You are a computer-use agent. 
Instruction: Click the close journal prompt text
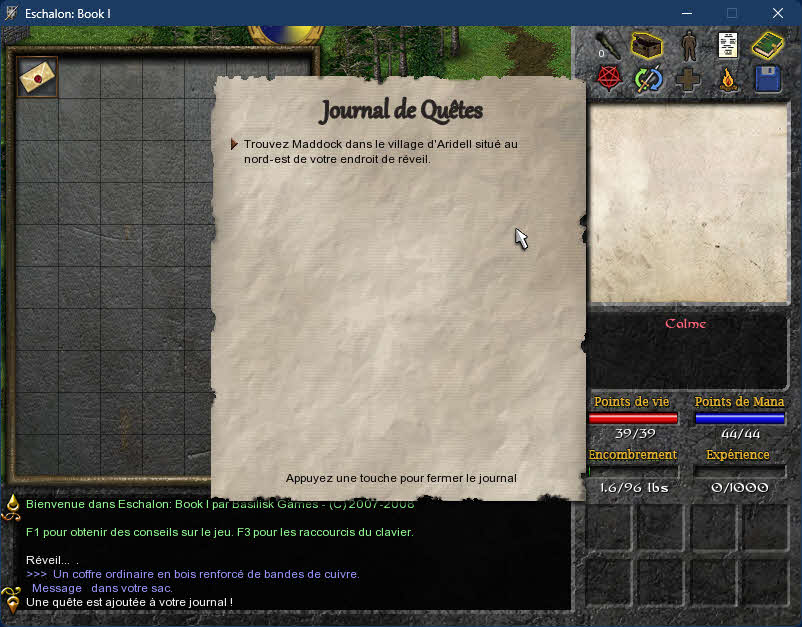pos(401,478)
